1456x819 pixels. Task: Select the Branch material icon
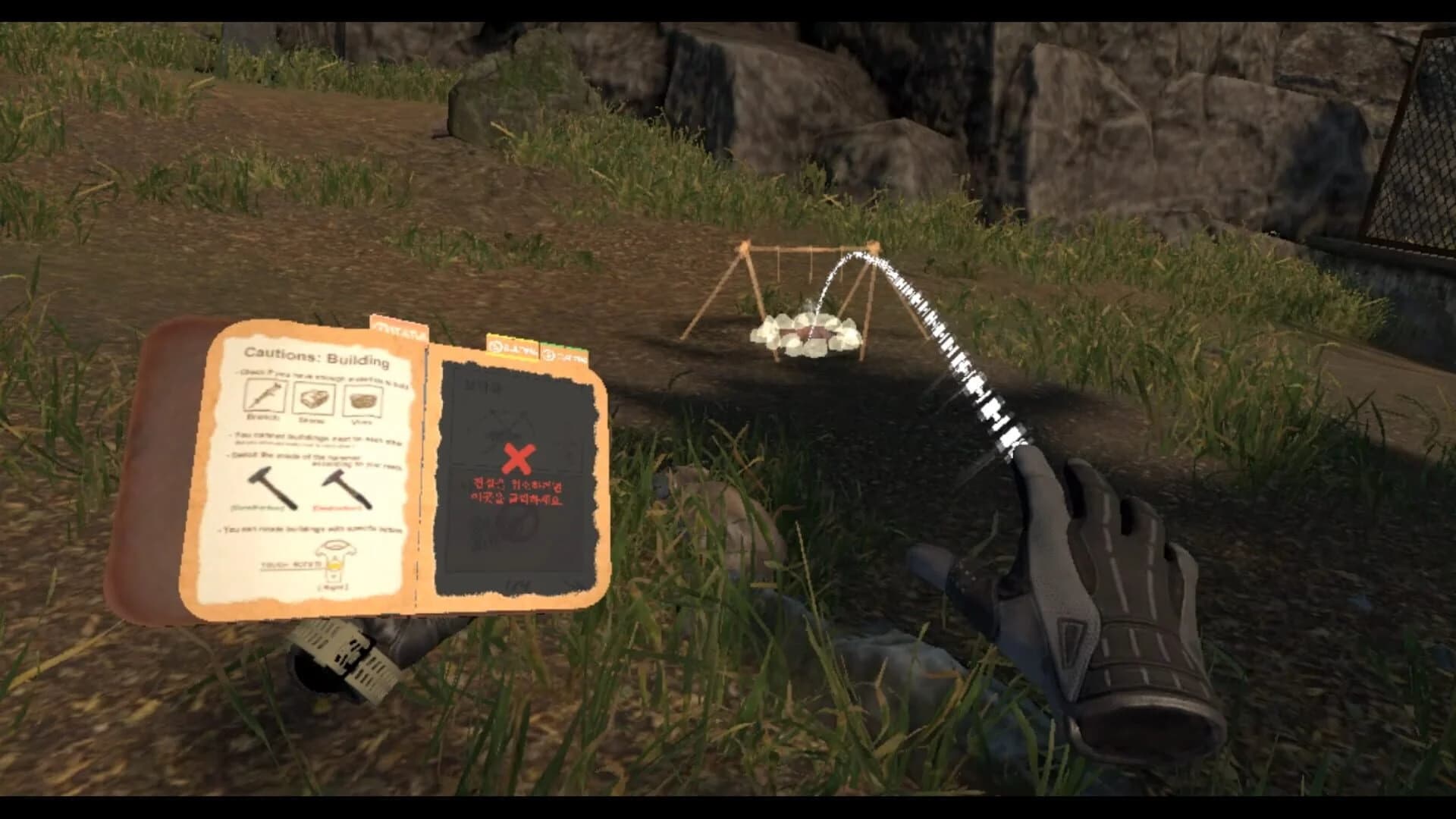click(x=265, y=397)
